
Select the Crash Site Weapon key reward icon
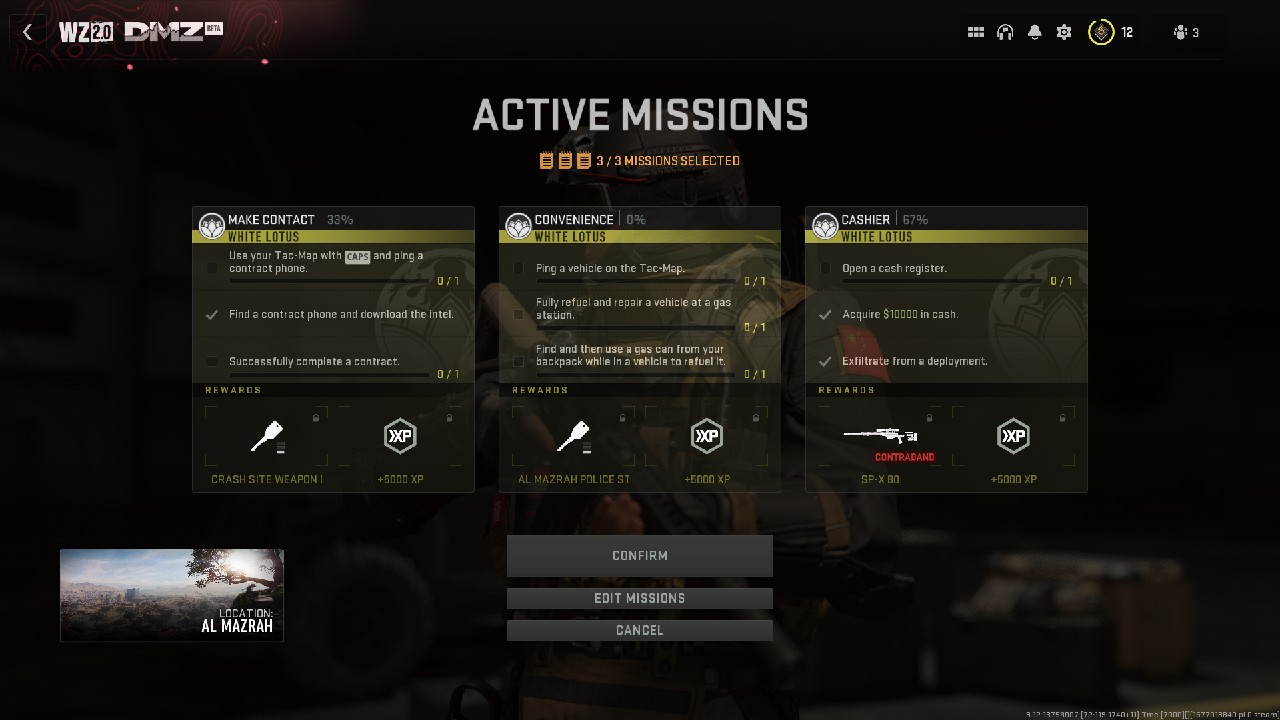266,435
